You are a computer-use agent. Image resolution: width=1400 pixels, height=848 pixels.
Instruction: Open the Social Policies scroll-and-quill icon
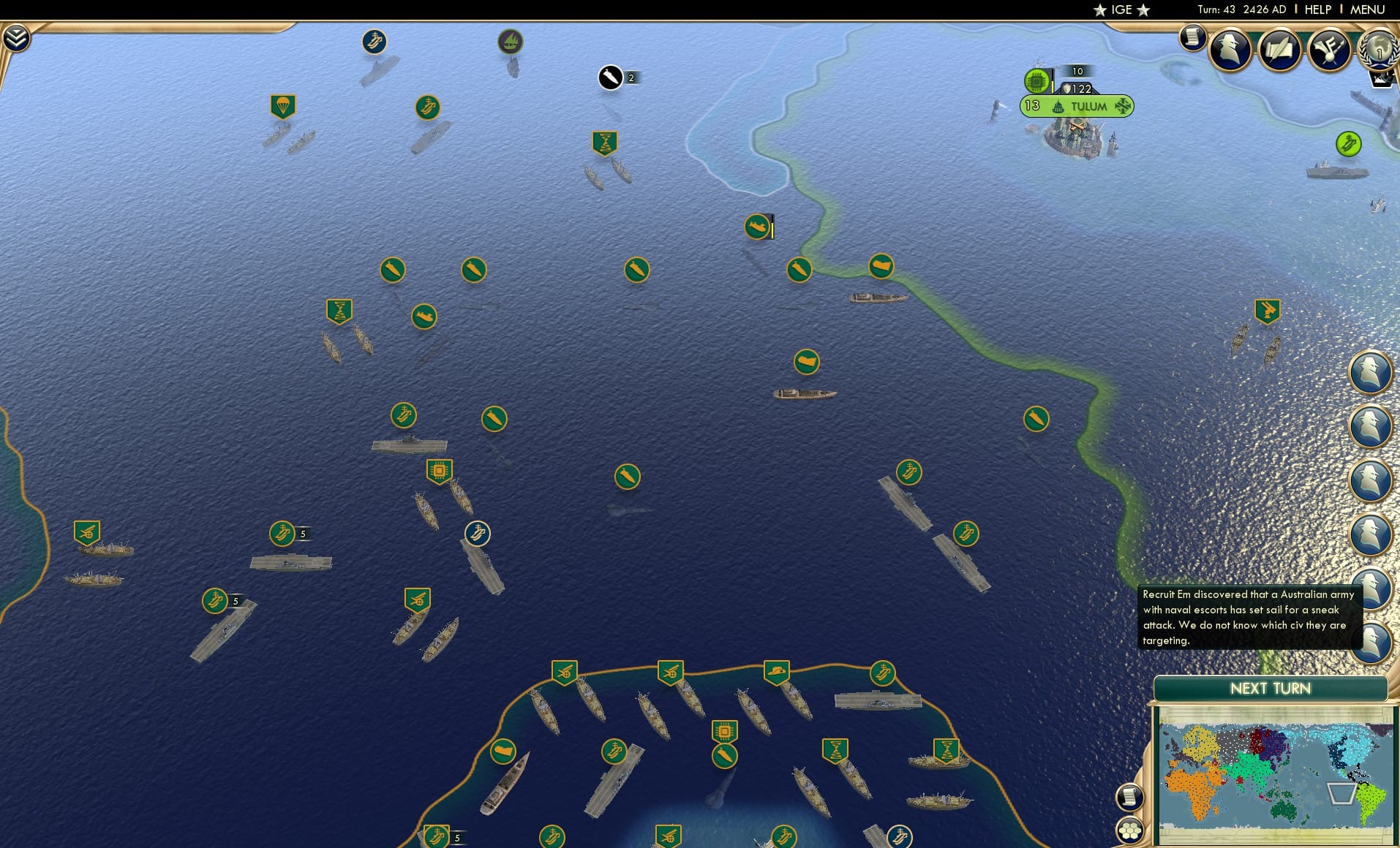(1279, 48)
